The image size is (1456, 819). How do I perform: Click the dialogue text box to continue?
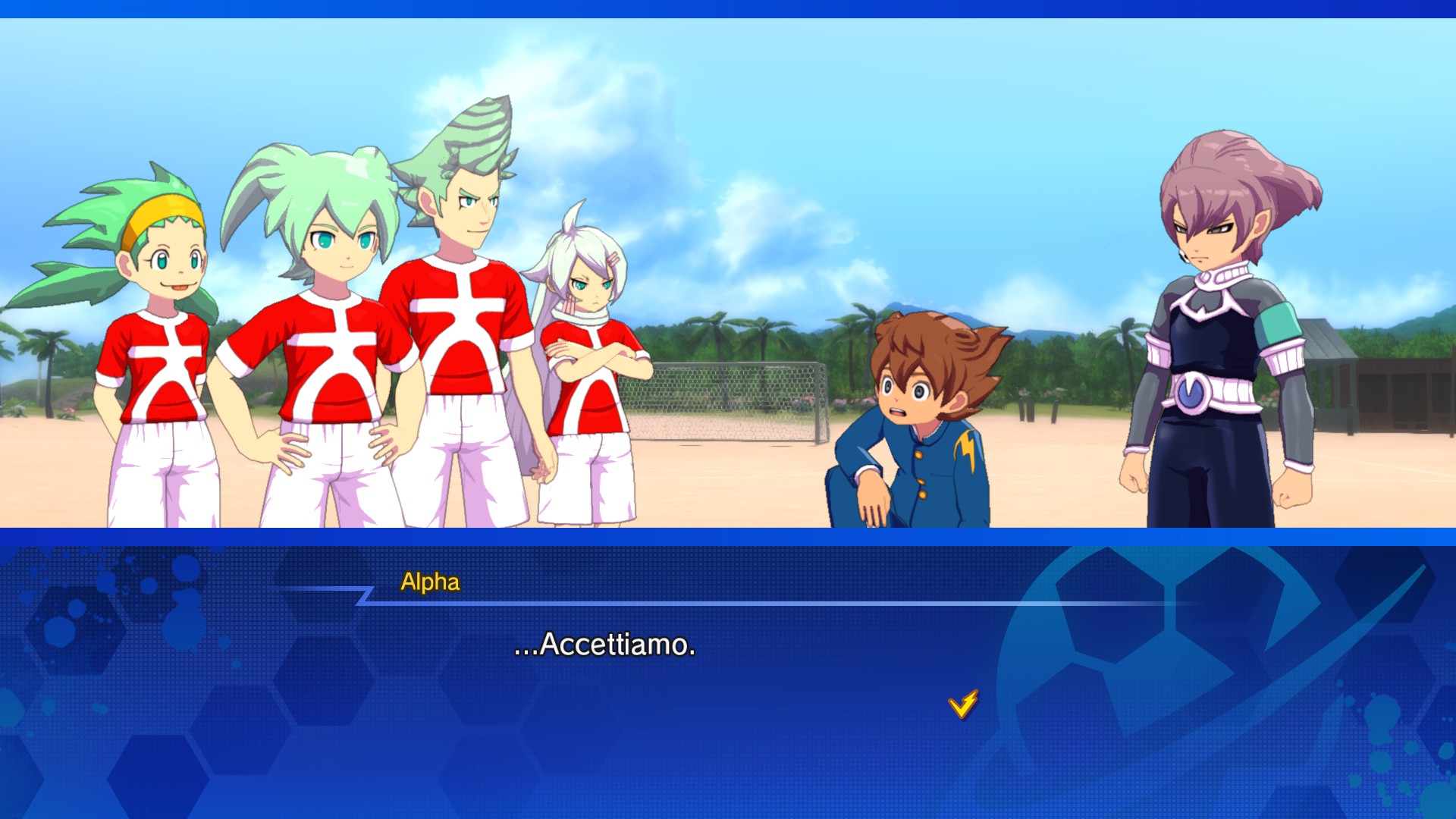click(728, 675)
